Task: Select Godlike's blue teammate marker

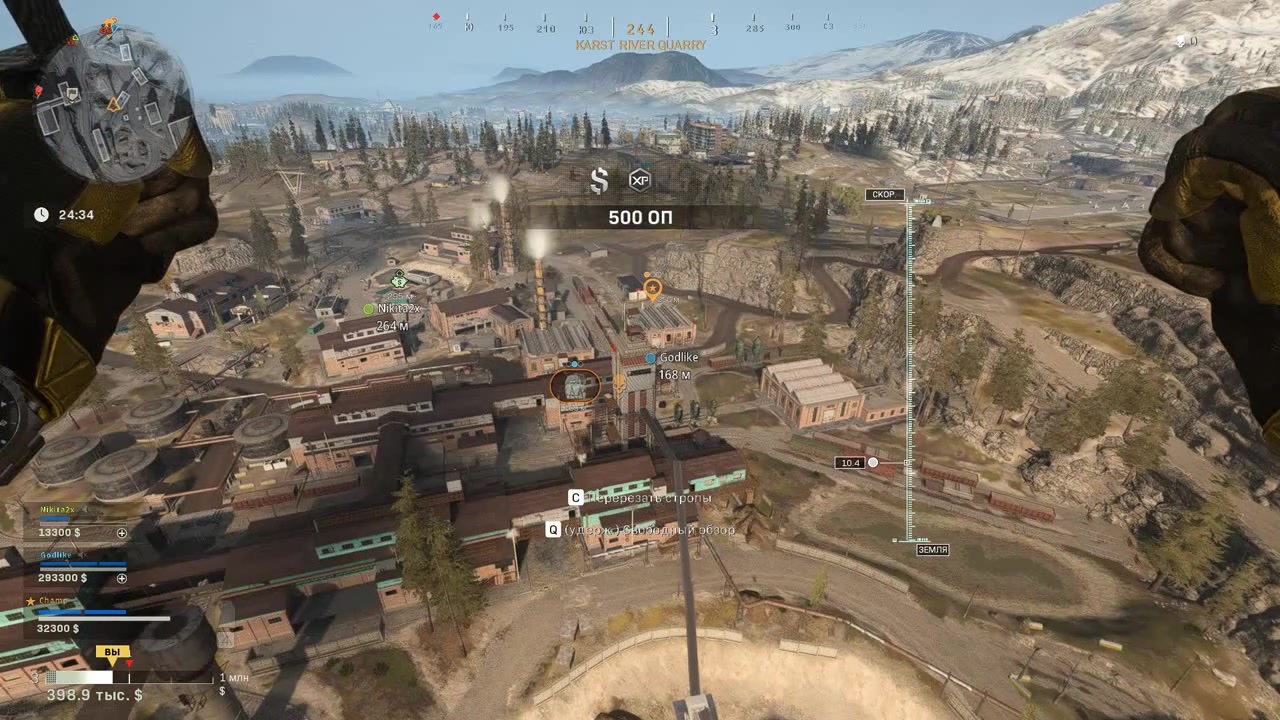Action: (651, 358)
